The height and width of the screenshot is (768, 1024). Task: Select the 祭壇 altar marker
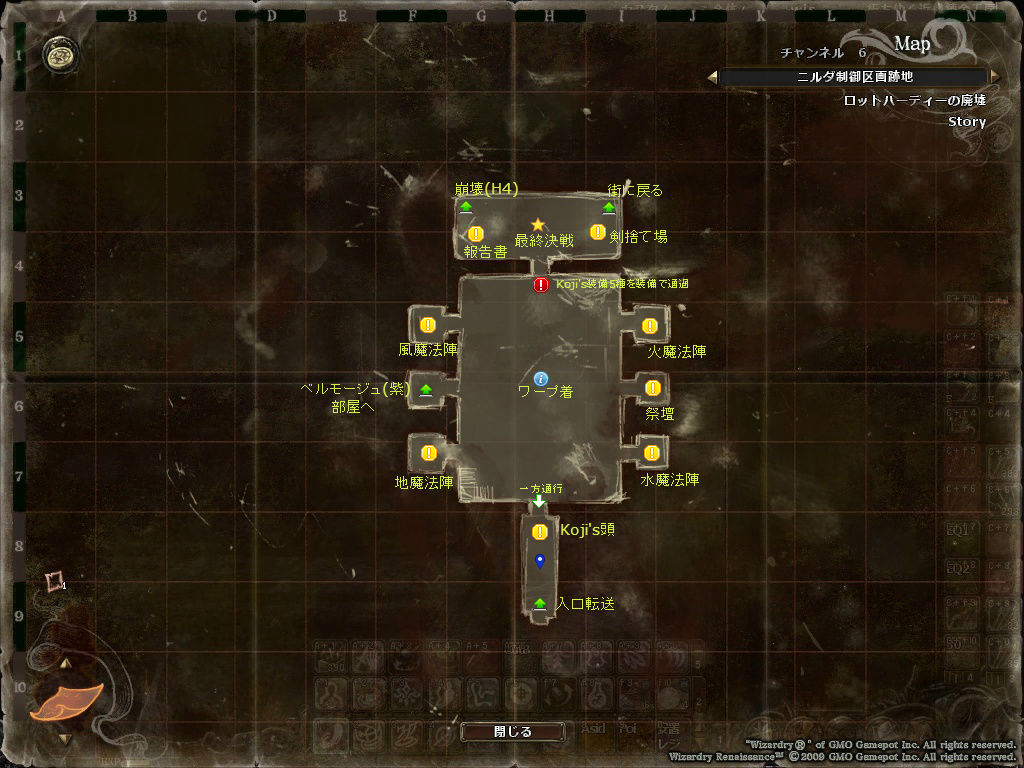653,388
